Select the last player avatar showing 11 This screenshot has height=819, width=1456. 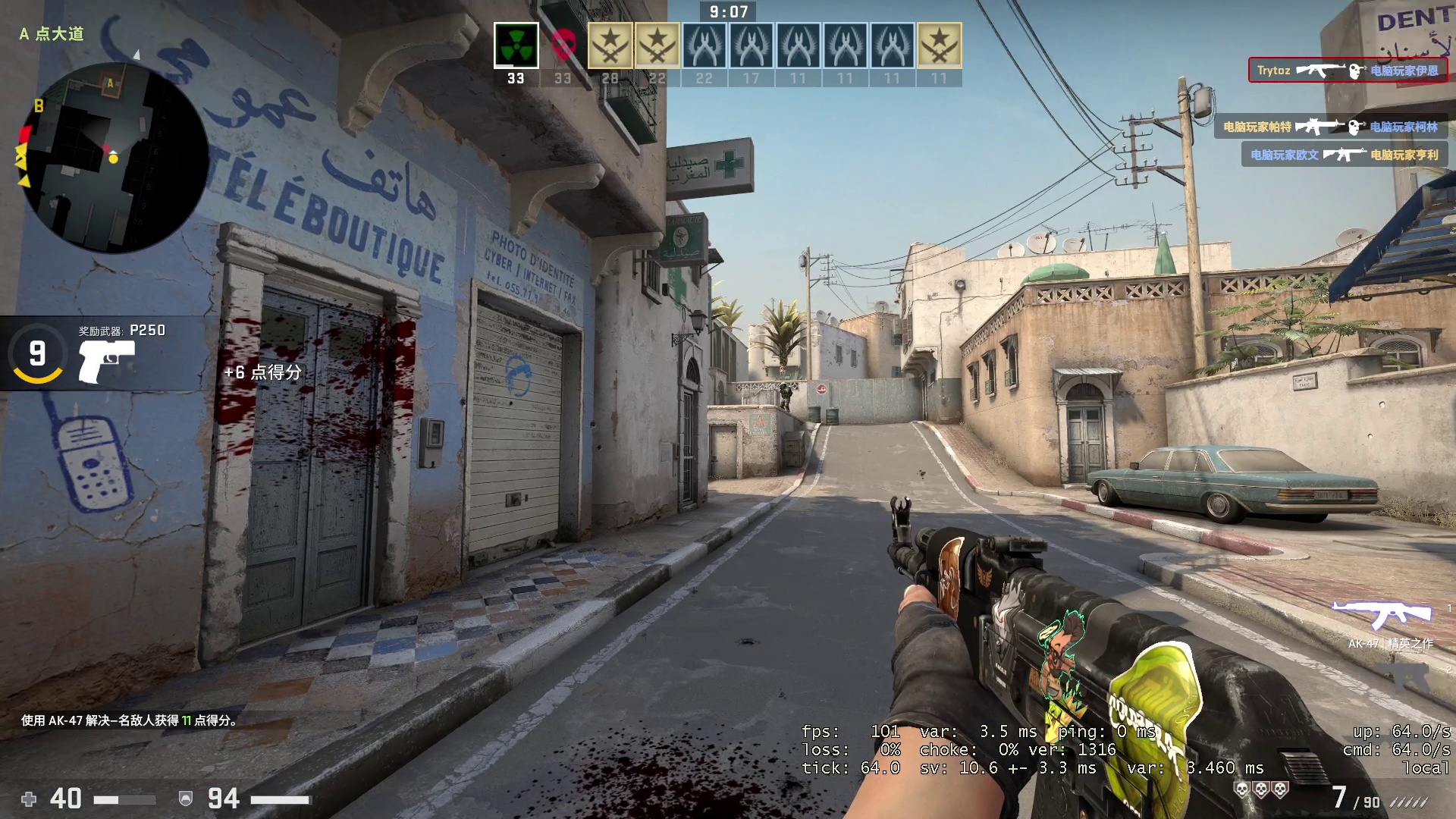[938, 45]
